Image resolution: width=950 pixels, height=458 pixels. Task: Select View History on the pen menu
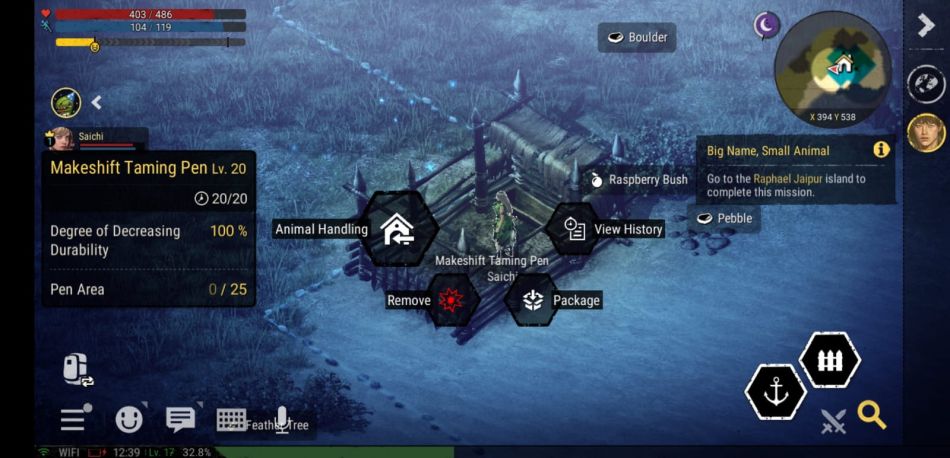(575, 229)
